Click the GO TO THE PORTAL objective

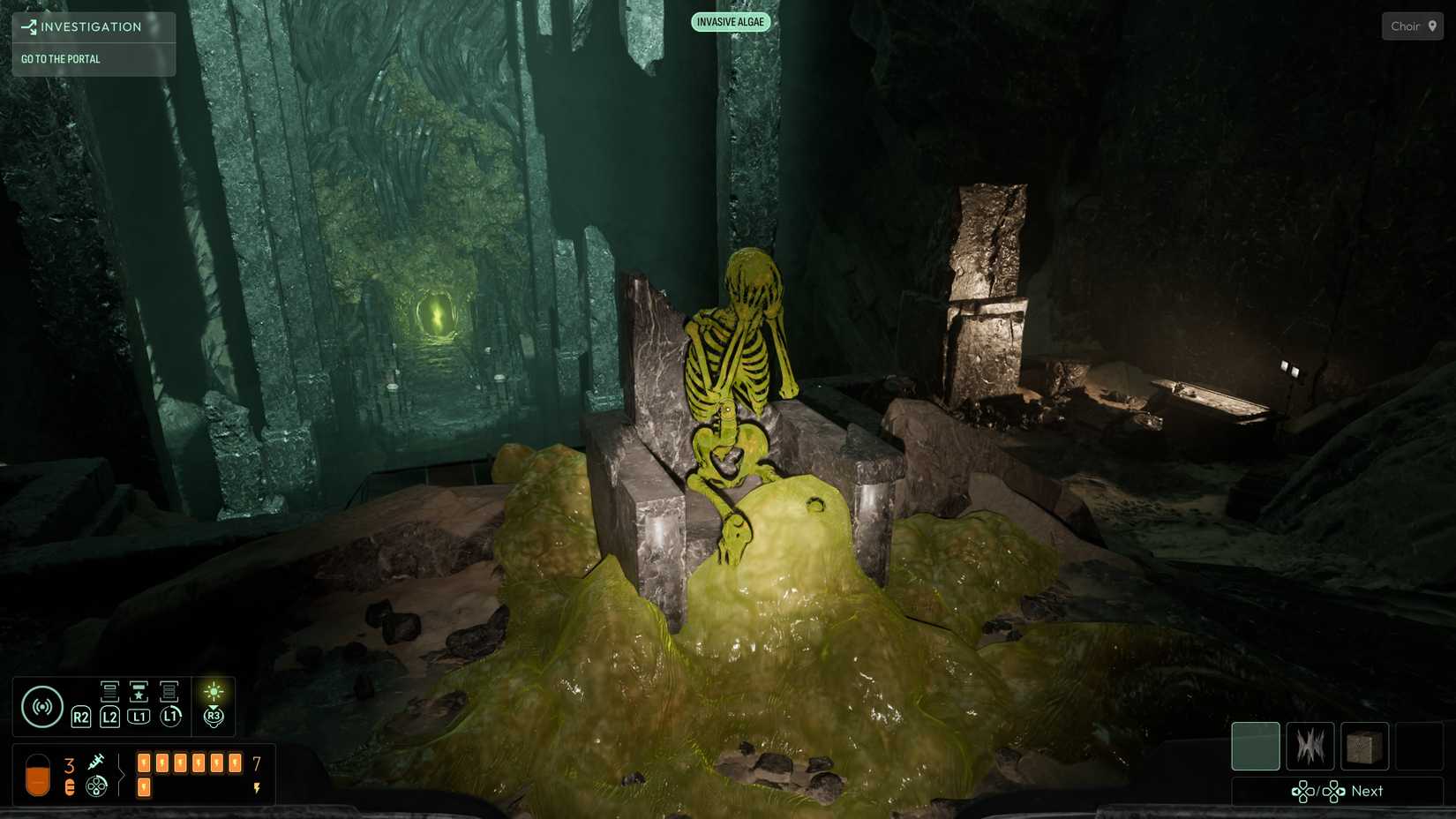coord(60,59)
